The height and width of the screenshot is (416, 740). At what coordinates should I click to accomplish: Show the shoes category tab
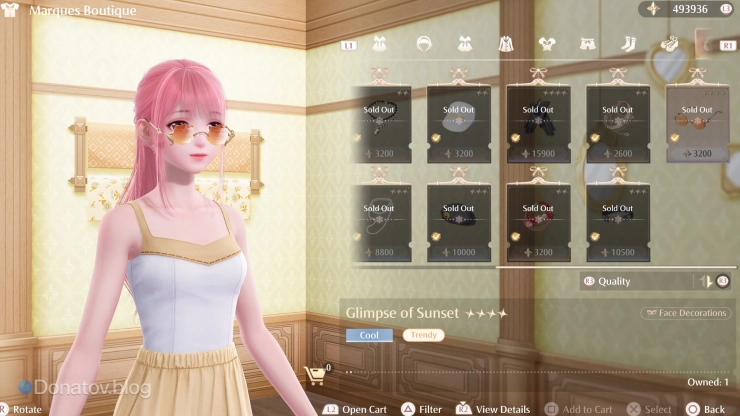(x=668, y=44)
